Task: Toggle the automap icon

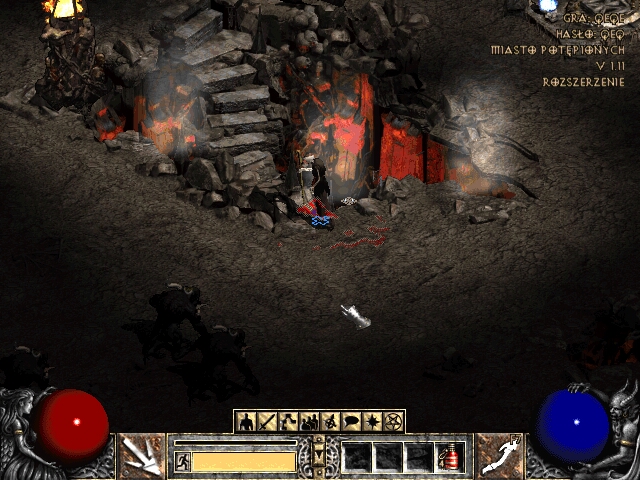Action: (x=330, y=421)
